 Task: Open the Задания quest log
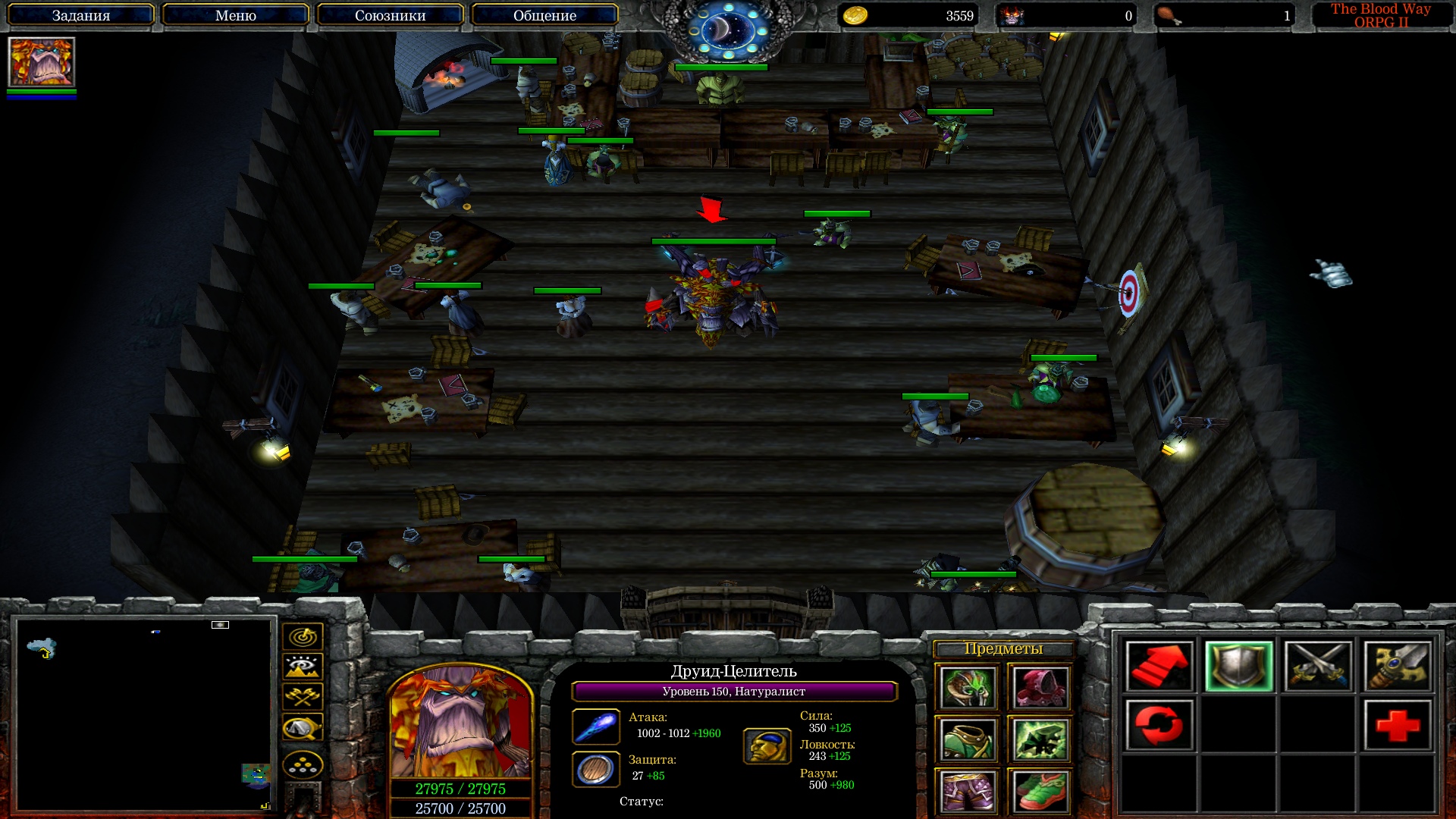pos(80,15)
